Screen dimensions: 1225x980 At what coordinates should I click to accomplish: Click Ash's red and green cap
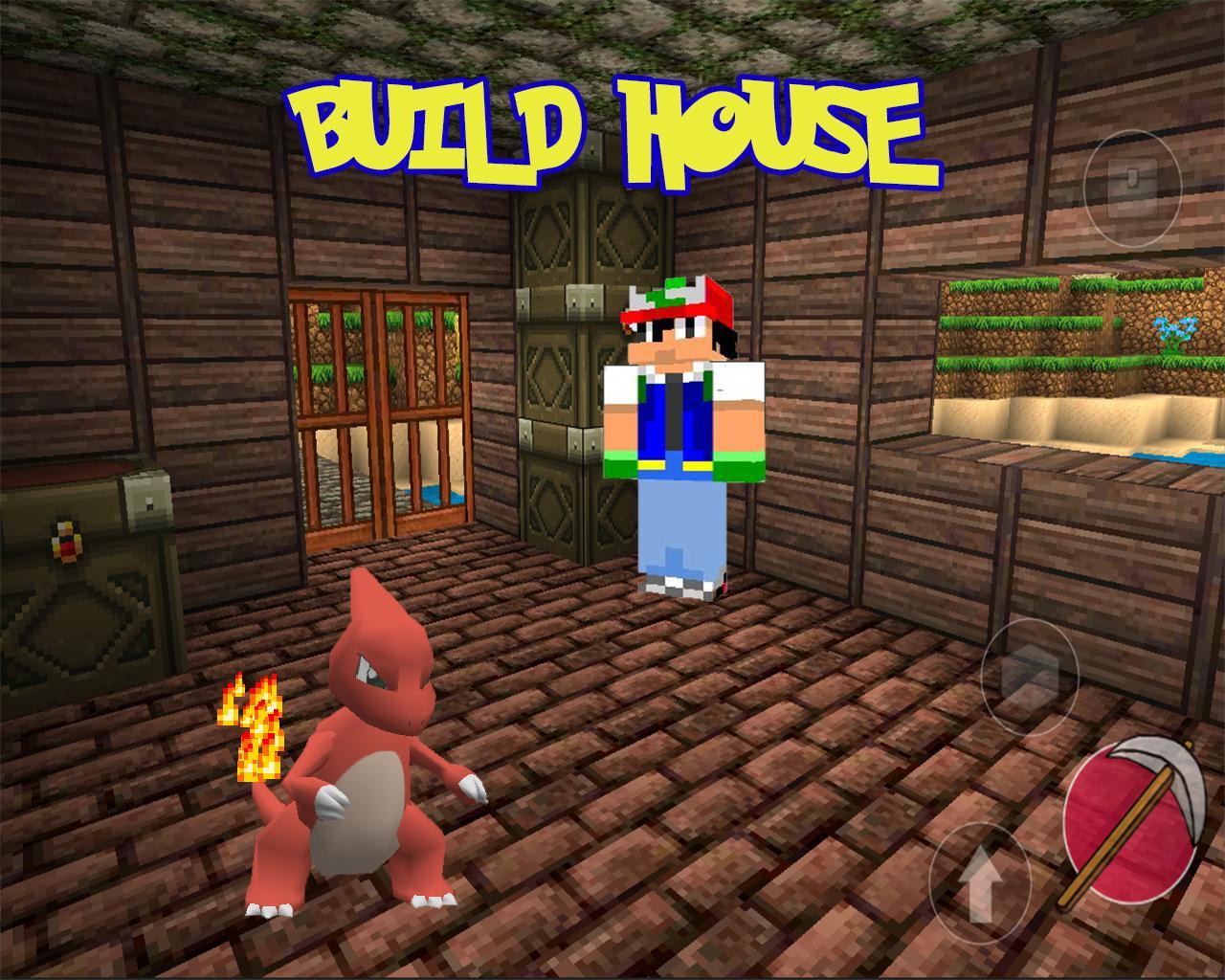[x=676, y=301]
